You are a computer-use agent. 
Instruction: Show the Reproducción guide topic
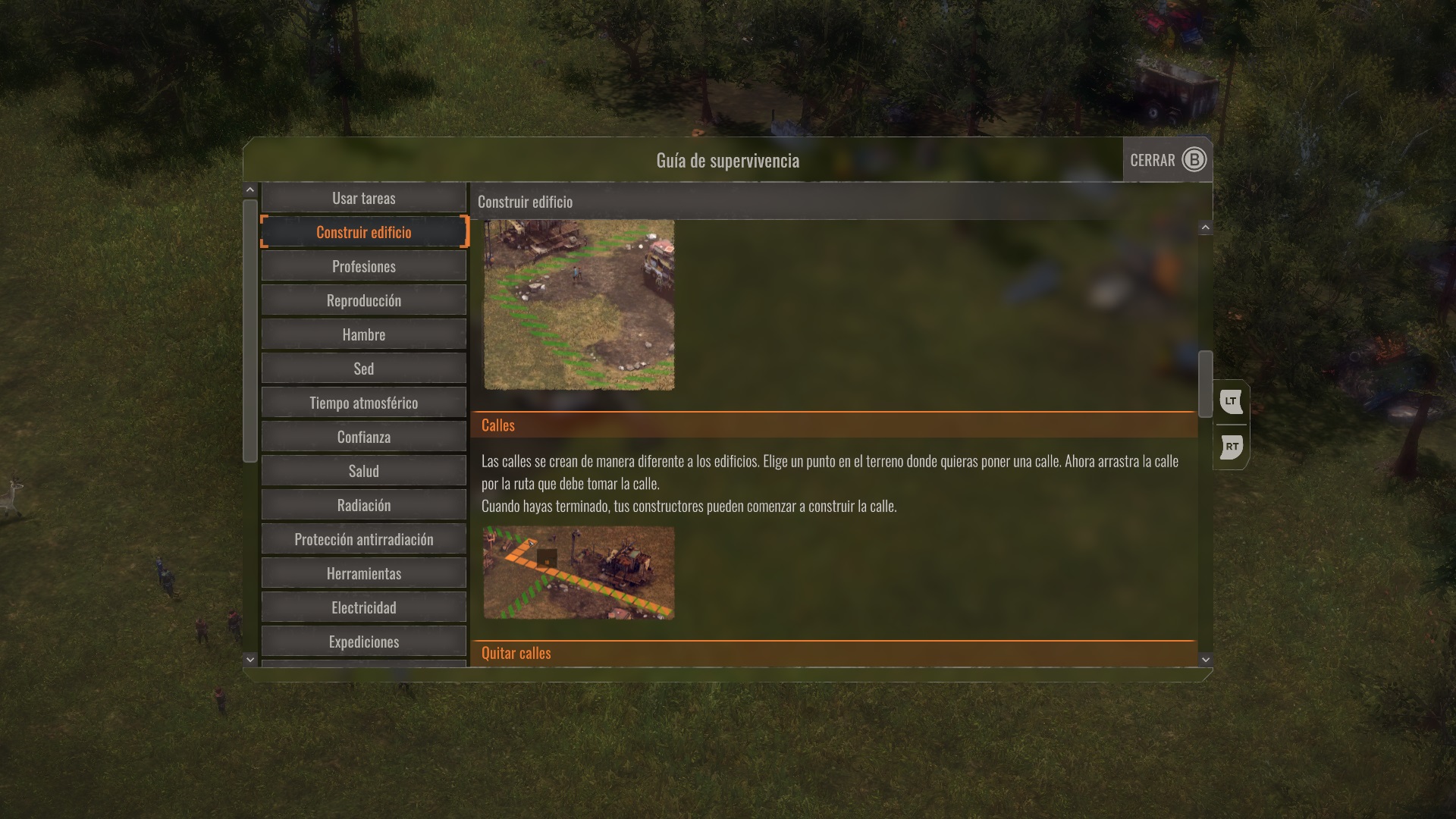[x=363, y=300]
